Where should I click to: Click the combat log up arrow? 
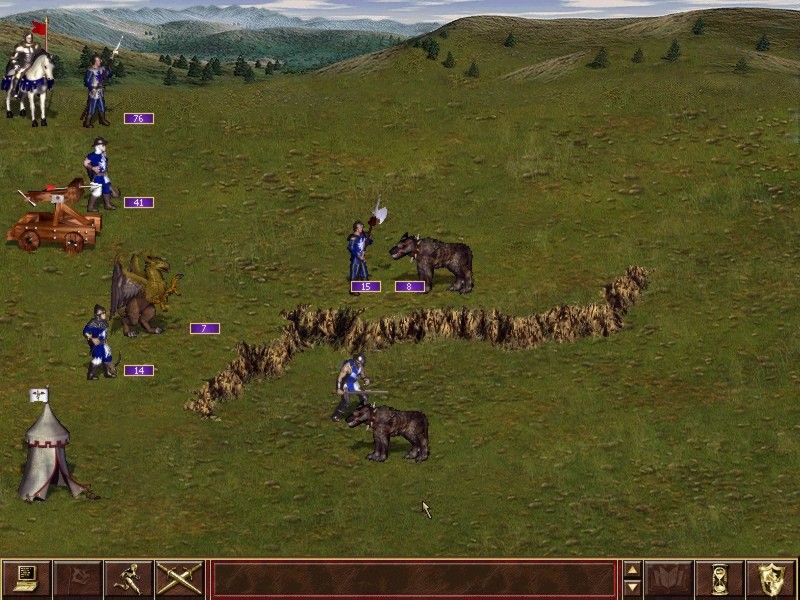tap(631, 571)
